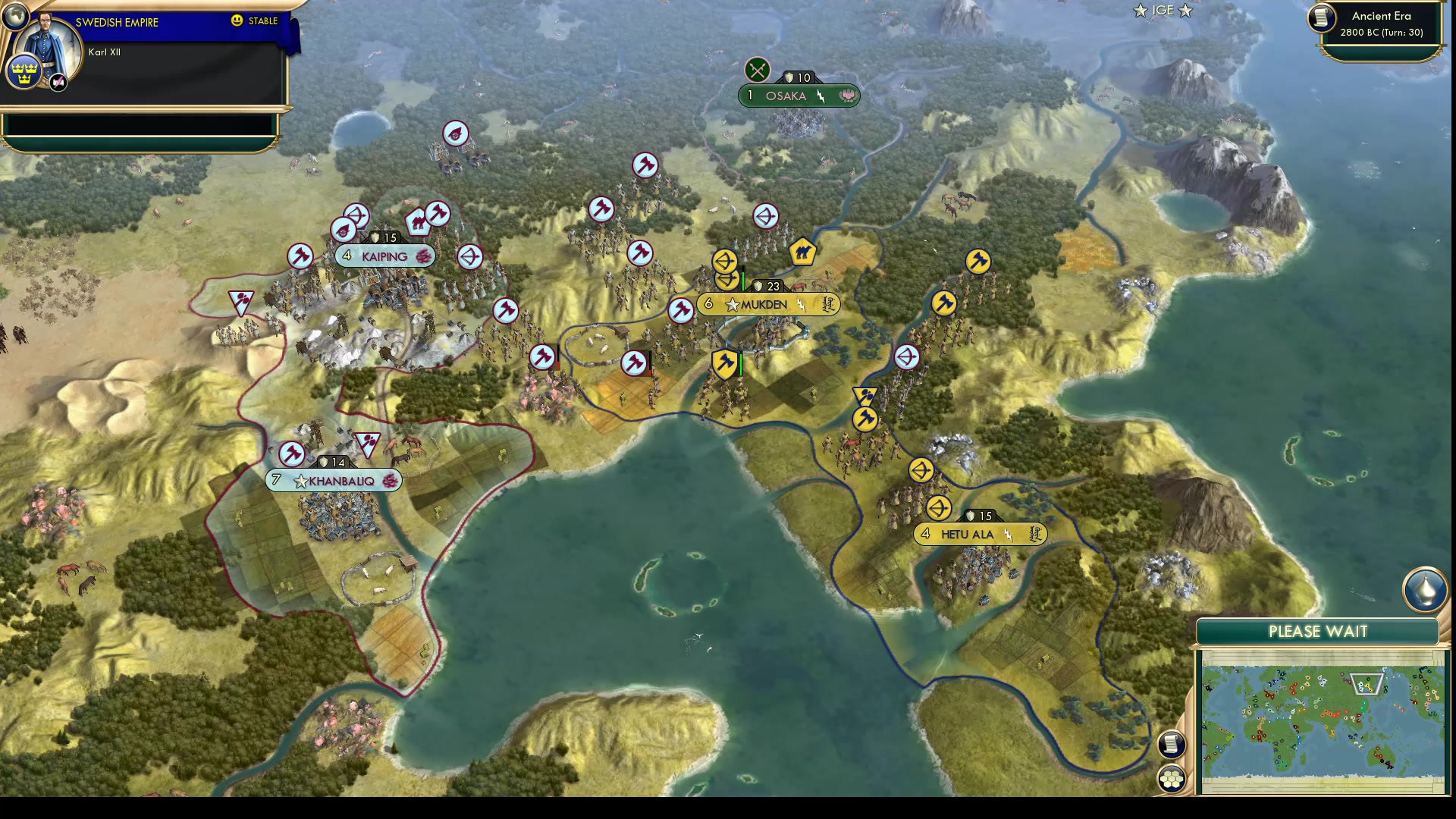Toggle IGE with the left star icon
Image resolution: width=1456 pixels, height=819 pixels.
tap(1139, 11)
